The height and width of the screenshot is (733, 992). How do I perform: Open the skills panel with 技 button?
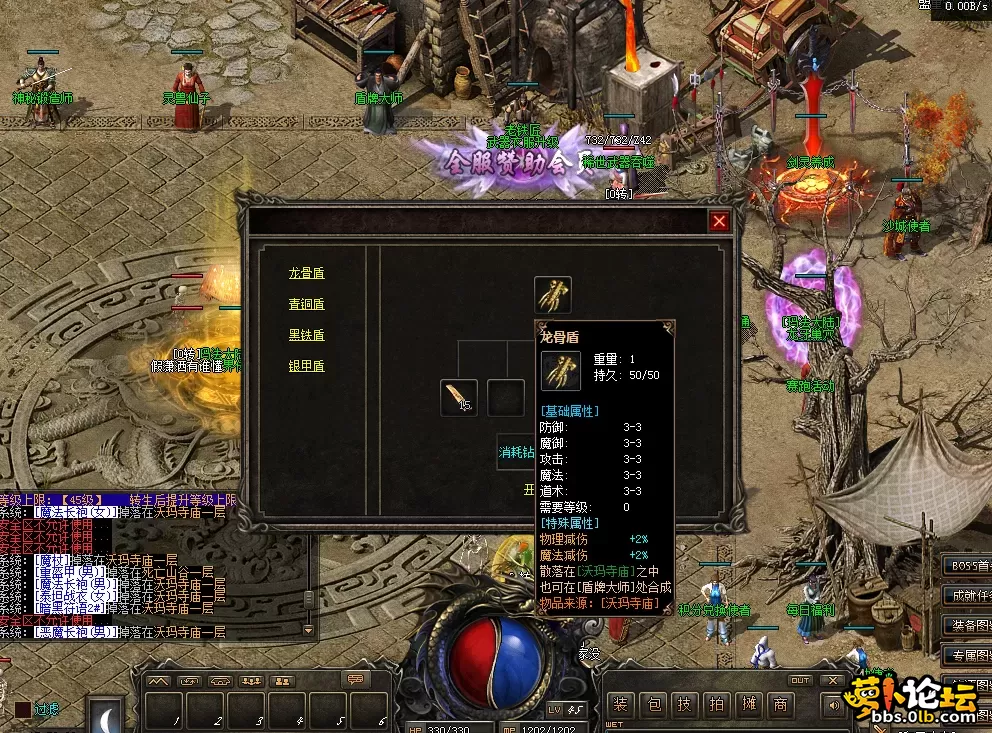point(685,703)
